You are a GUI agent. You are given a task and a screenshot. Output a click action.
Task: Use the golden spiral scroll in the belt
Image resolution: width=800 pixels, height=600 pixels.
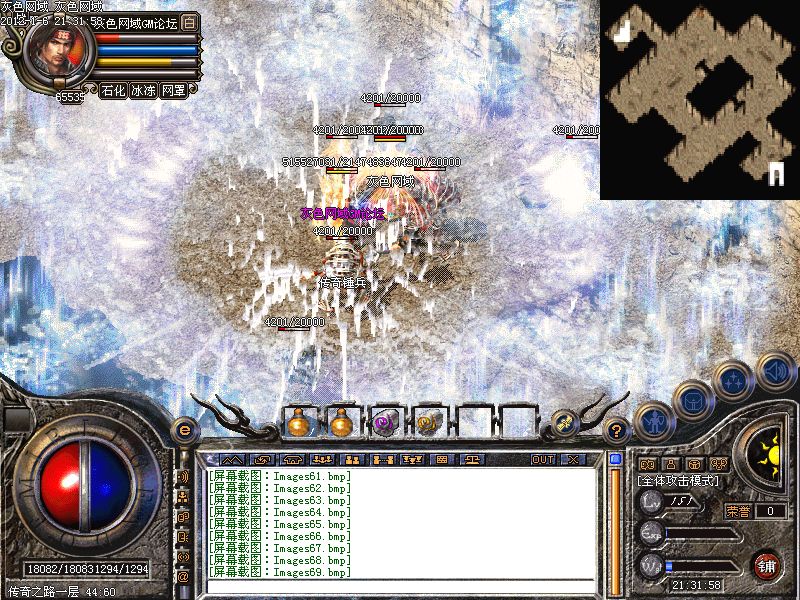429,424
